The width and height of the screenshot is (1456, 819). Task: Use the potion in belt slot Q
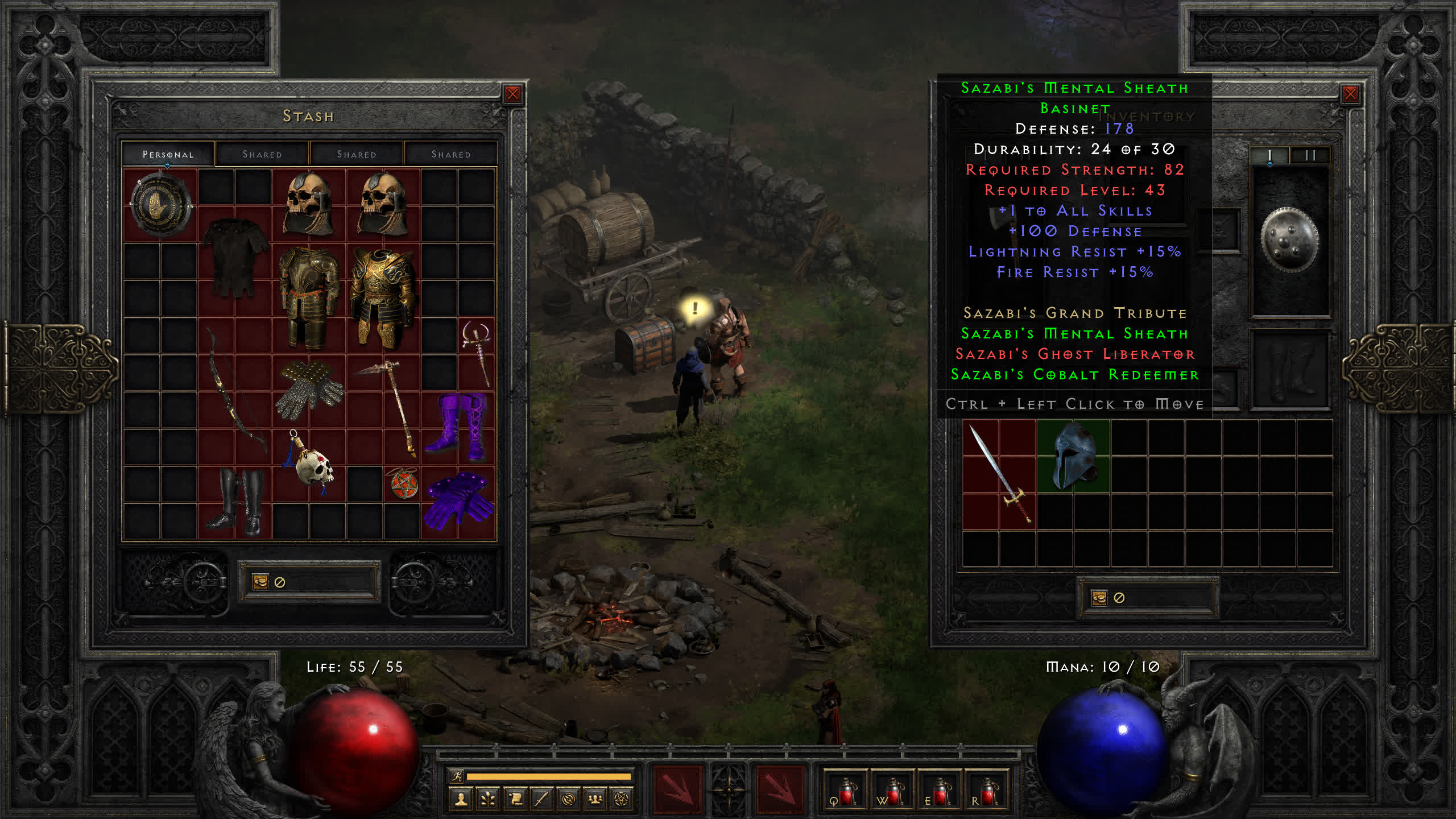pos(845,792)
